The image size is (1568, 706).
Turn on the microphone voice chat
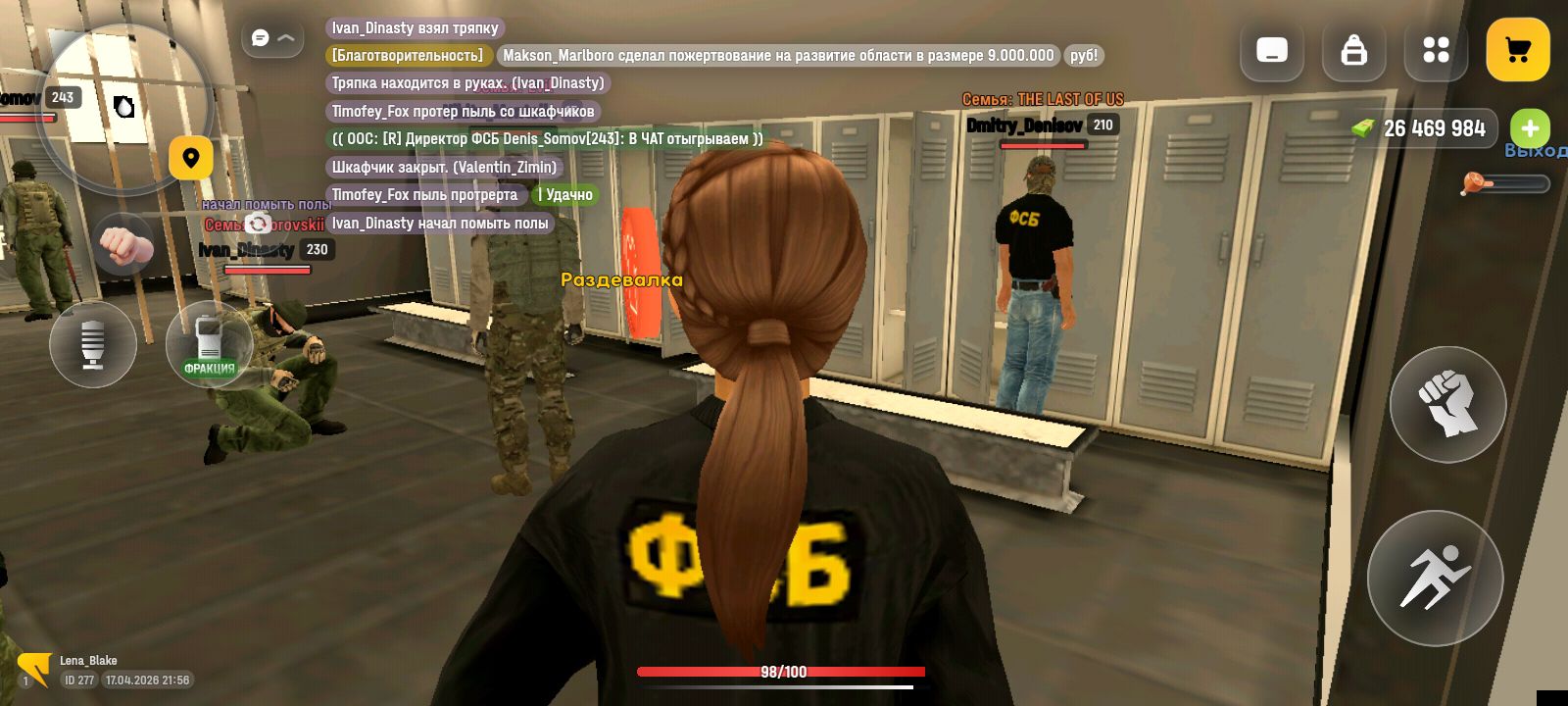(x=93, y=344)
